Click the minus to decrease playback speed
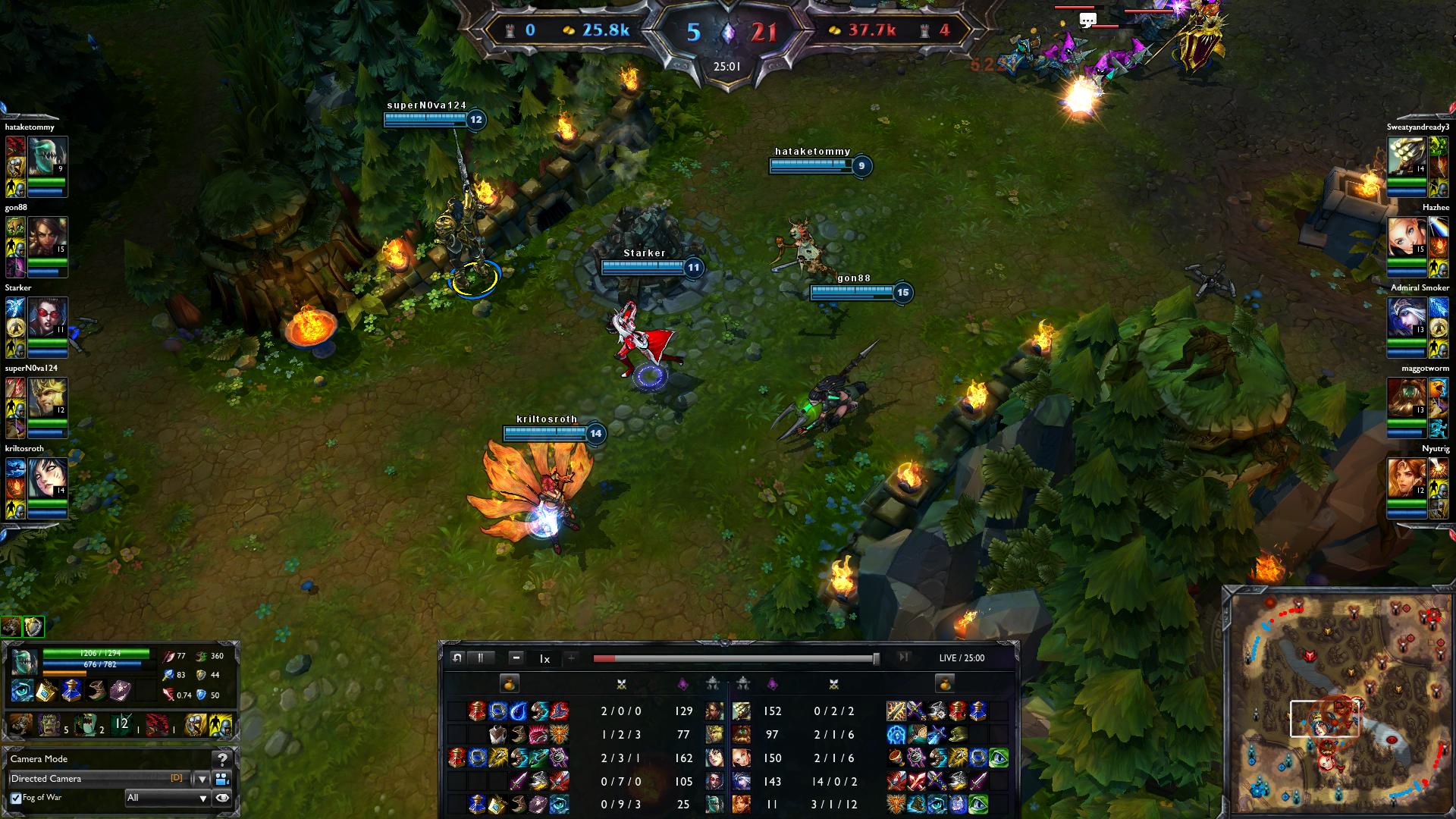Image resolution: width=1456 pixels, height=819 pixels. point(516,658)
